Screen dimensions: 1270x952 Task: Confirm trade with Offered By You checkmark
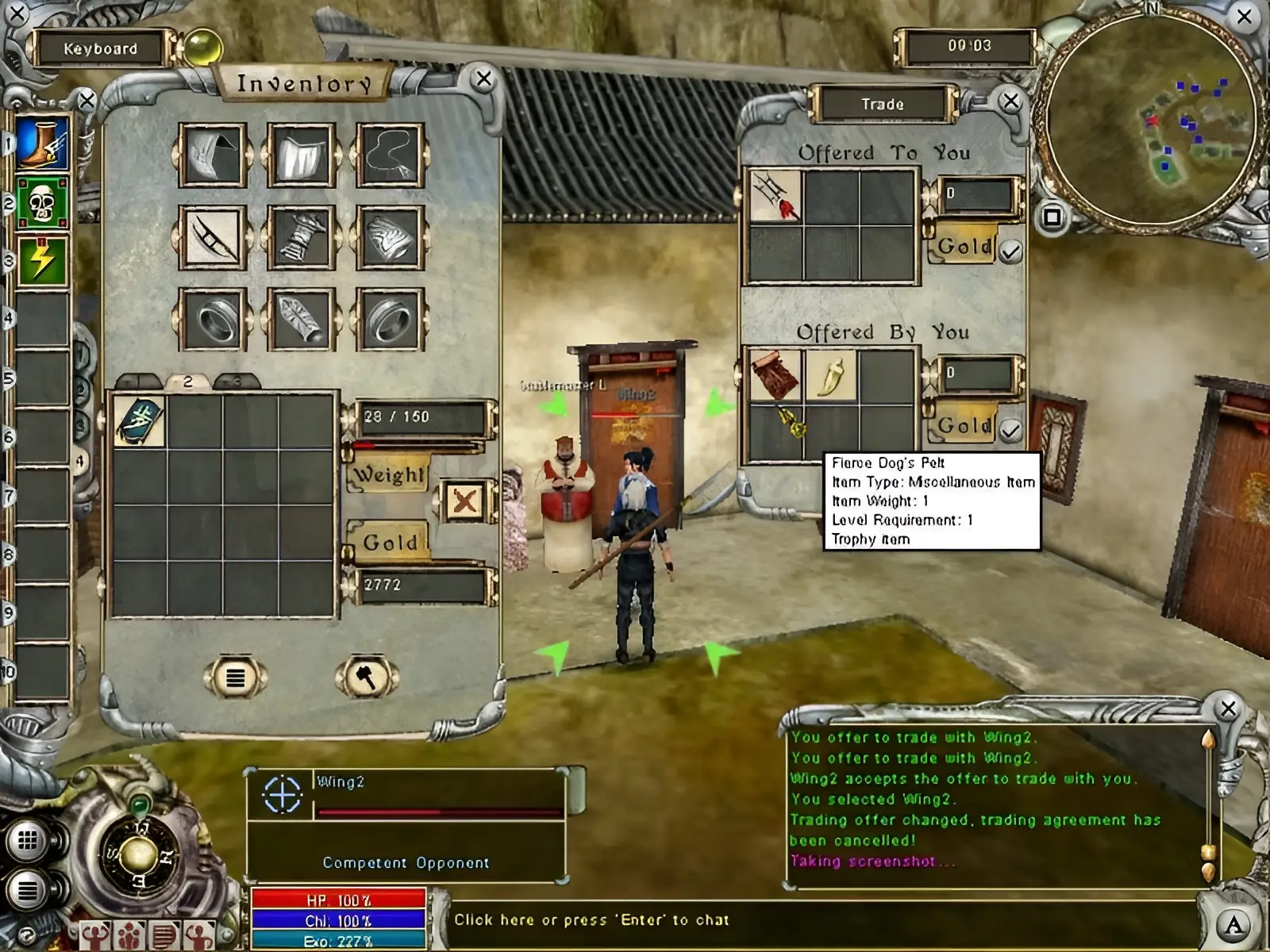[1010, 431]
